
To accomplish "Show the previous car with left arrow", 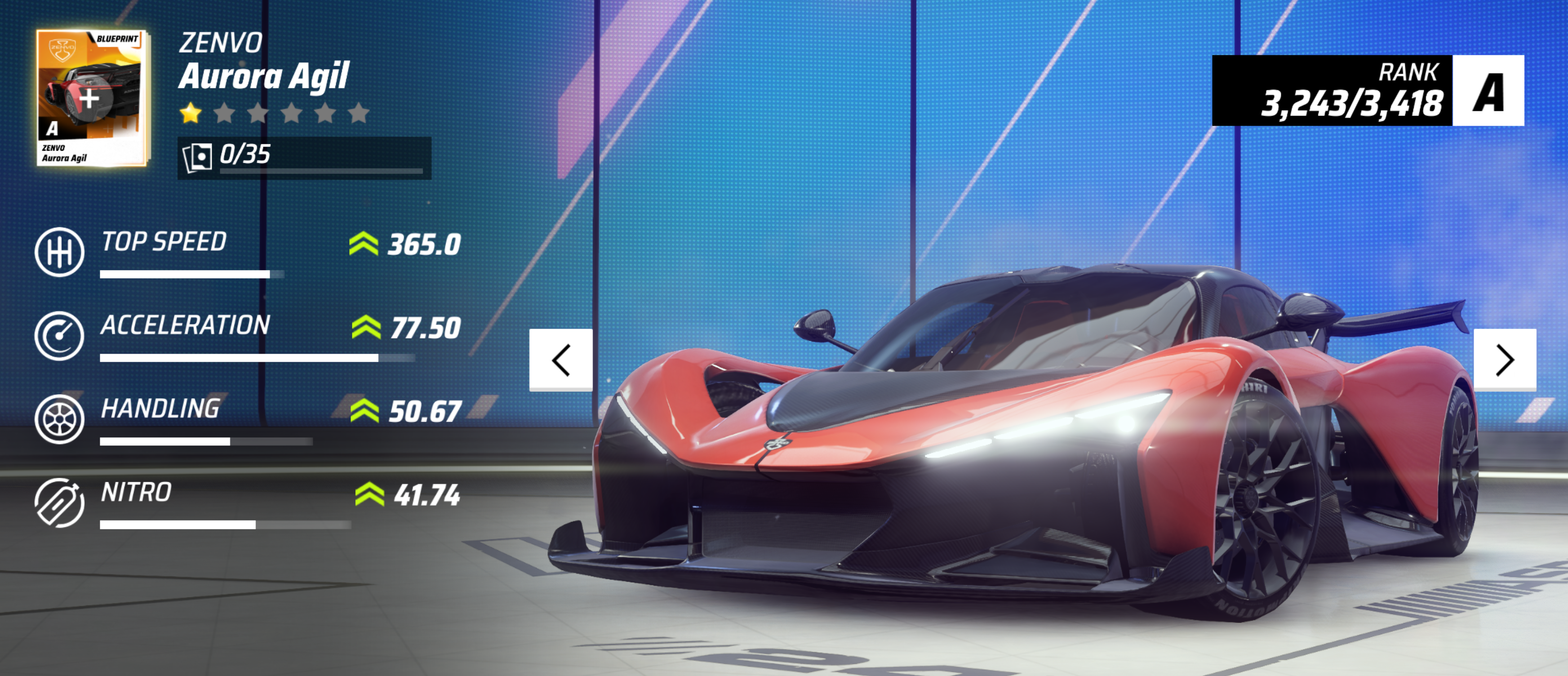I will pos(560,360).
